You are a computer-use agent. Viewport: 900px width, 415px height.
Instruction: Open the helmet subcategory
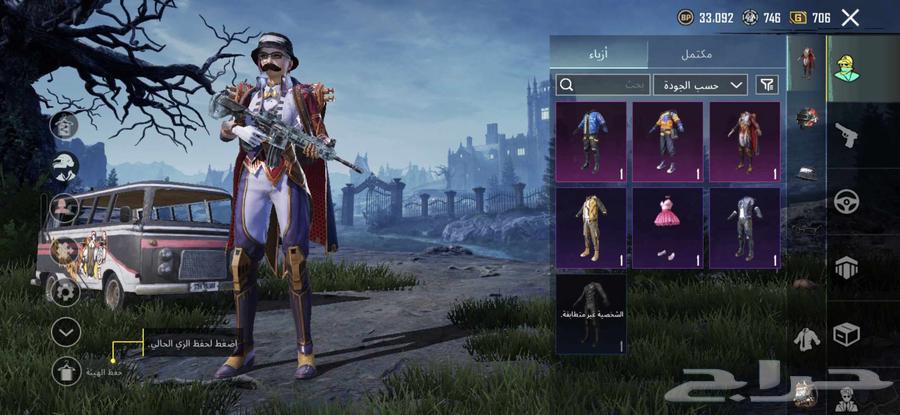tap(806, 119)
